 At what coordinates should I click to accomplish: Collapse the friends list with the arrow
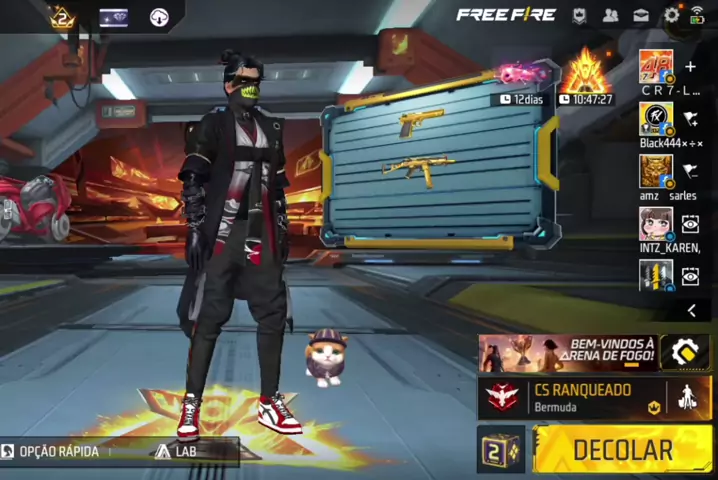pos(691,311)
